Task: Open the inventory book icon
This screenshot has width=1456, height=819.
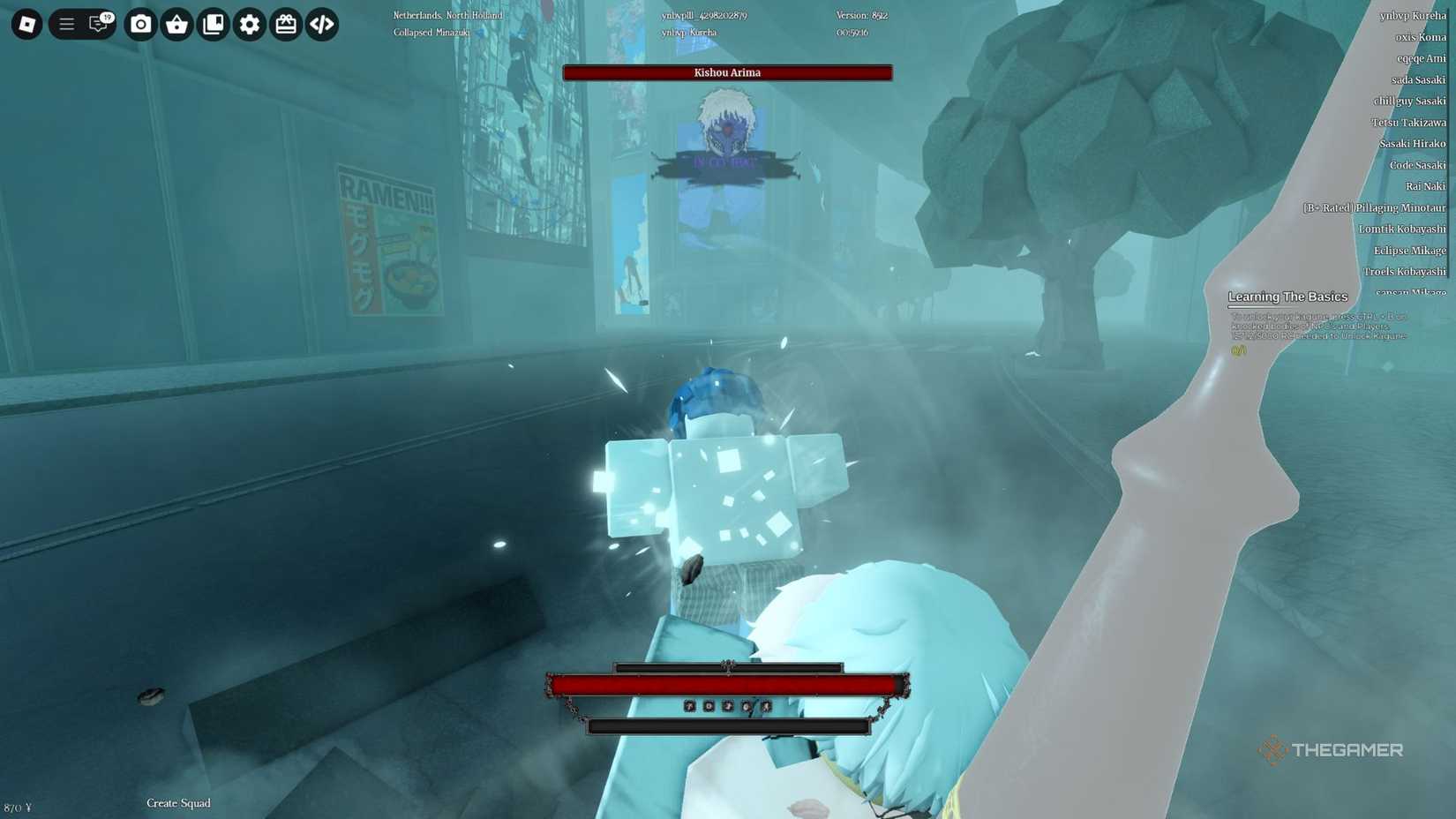Action: point(213,25)
